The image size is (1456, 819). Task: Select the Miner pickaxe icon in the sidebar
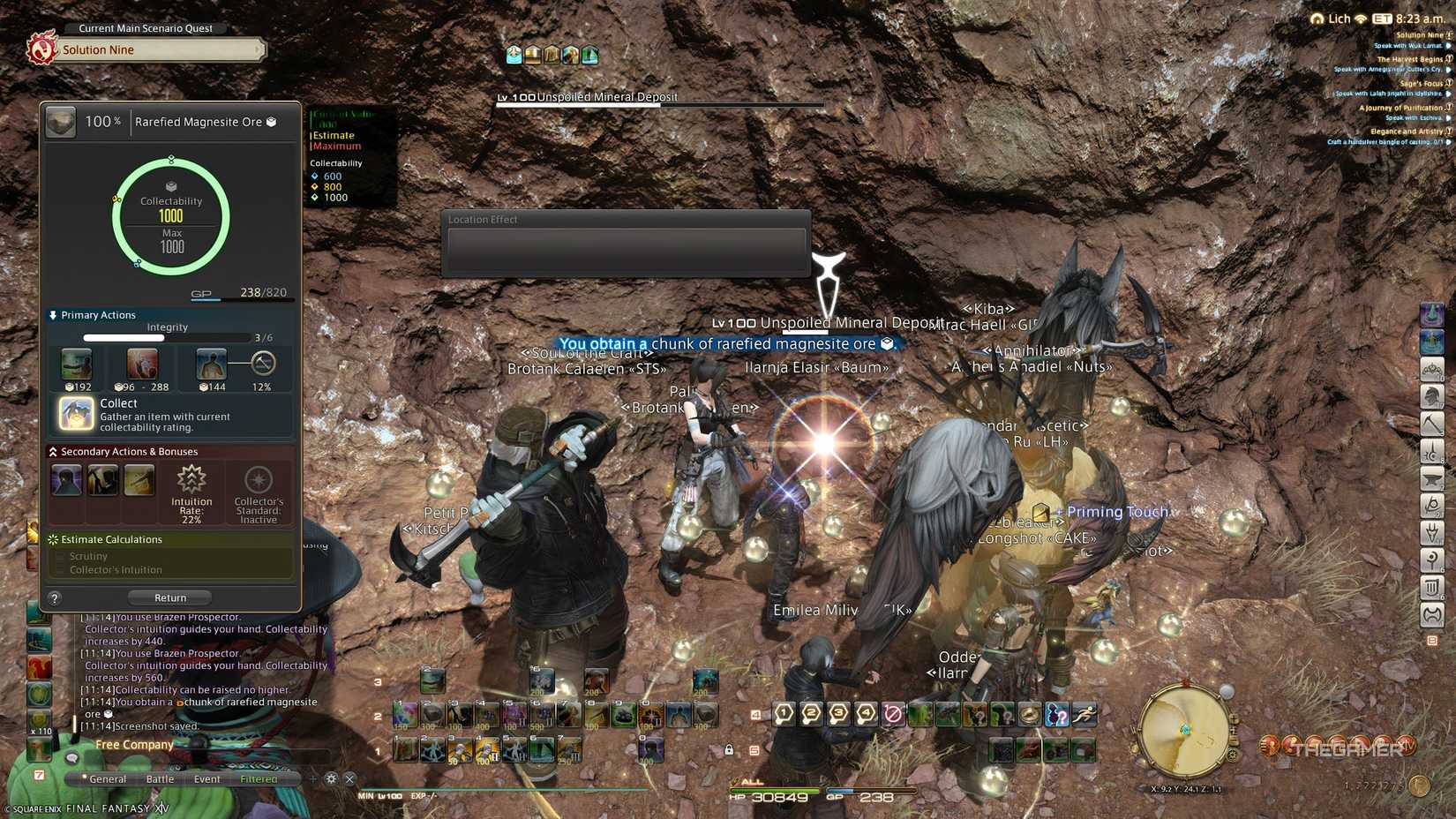pyautogui.click(x=1432, y=423)
